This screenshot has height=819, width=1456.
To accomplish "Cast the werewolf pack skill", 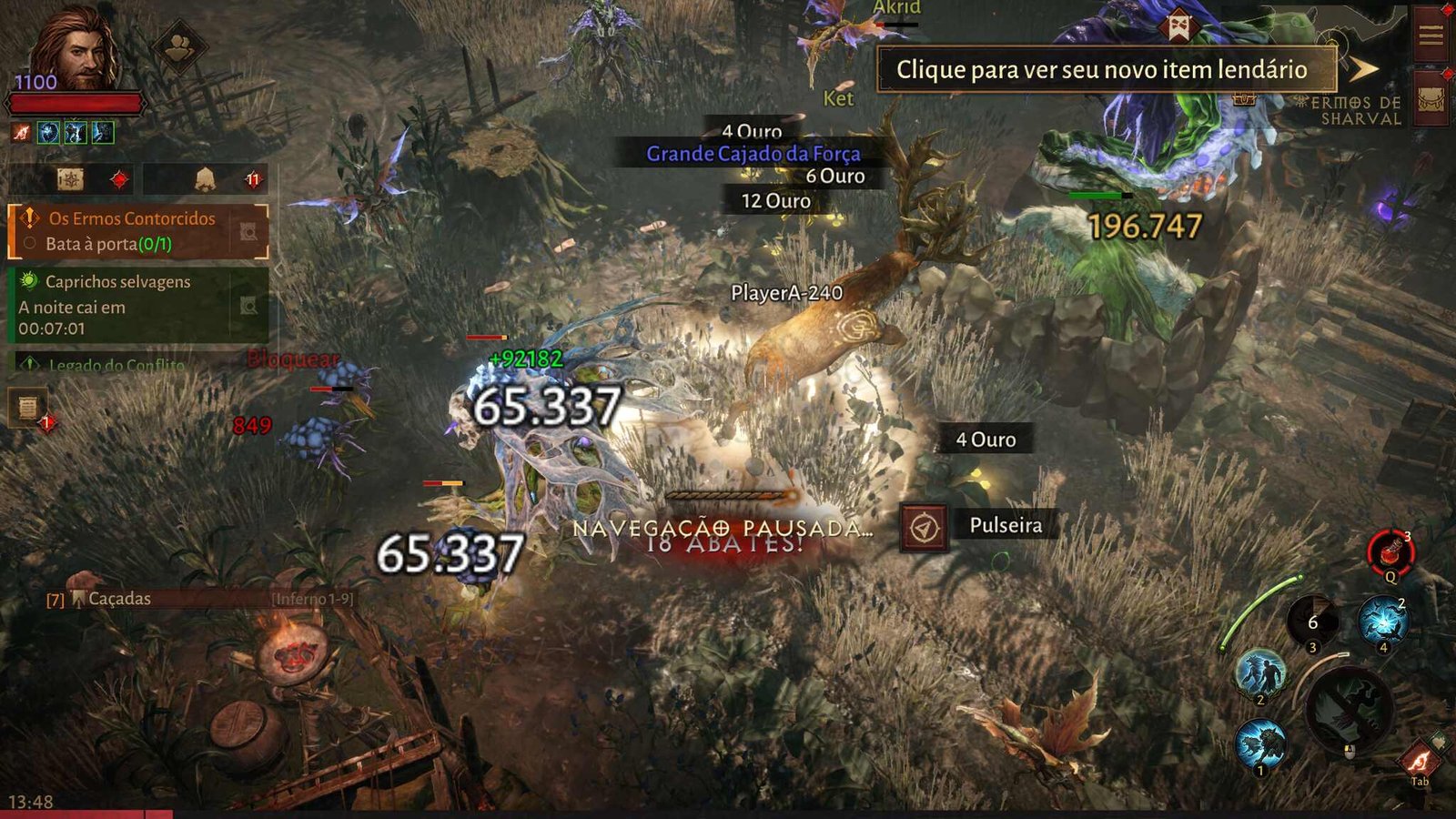I will point(1260,743).
